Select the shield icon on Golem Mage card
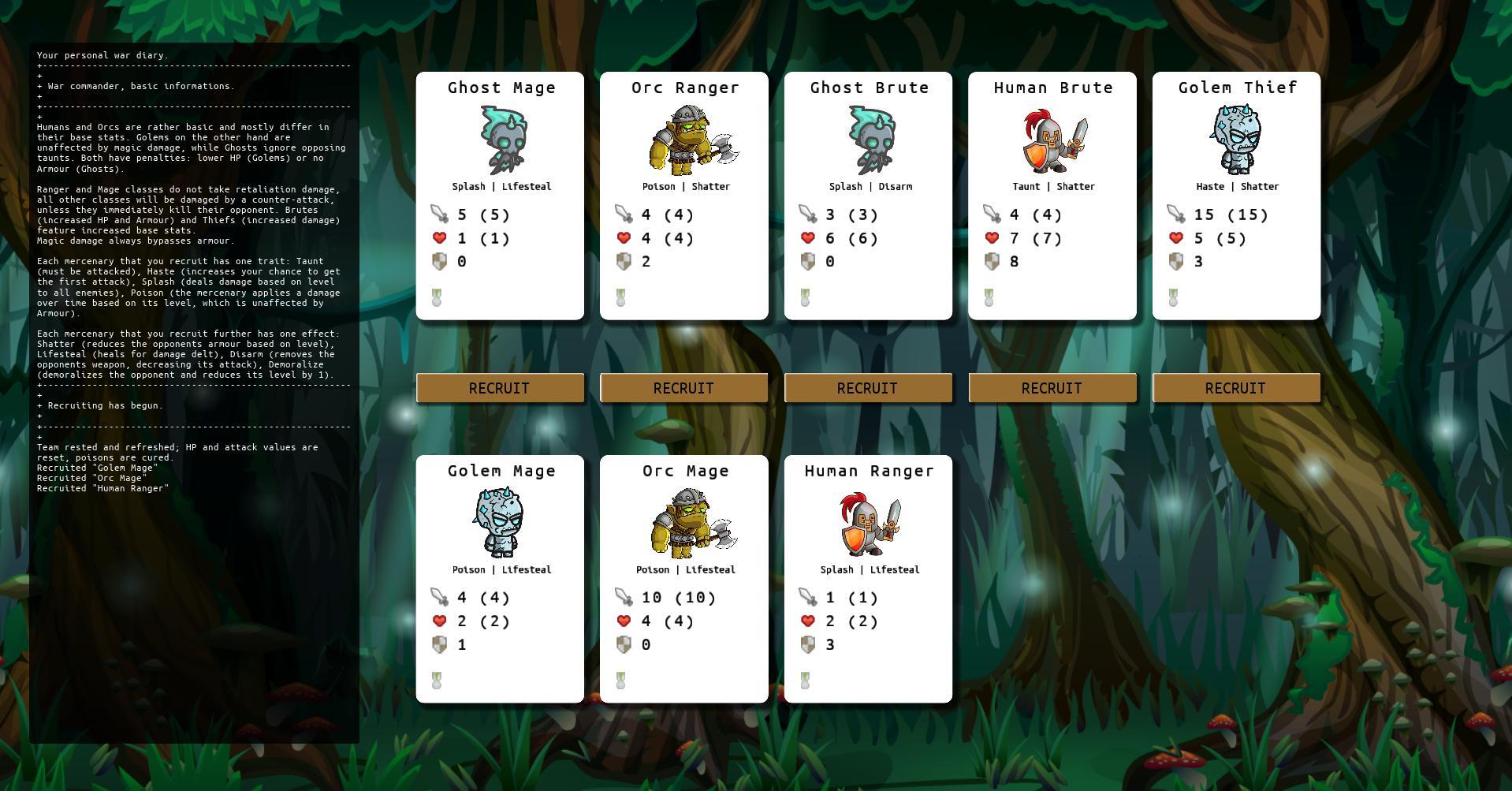1512x791 pixels. click(x=439, y=644)
